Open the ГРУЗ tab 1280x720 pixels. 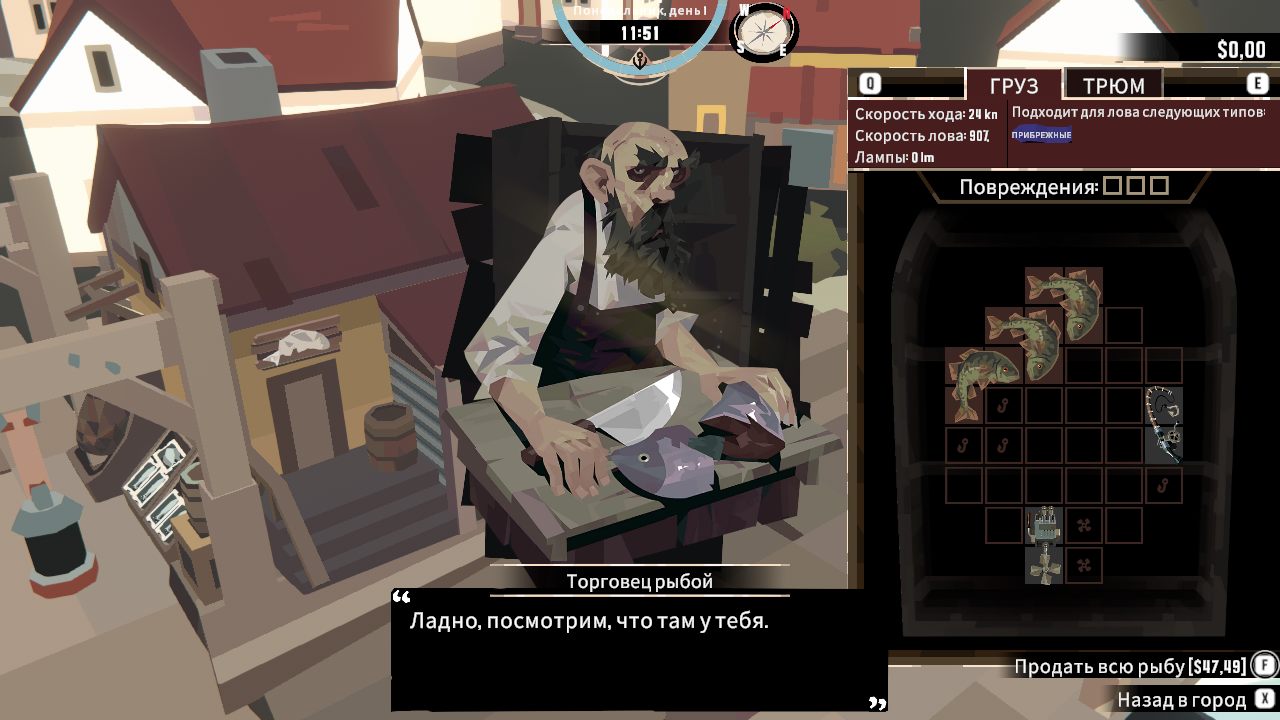[1013, 84]
